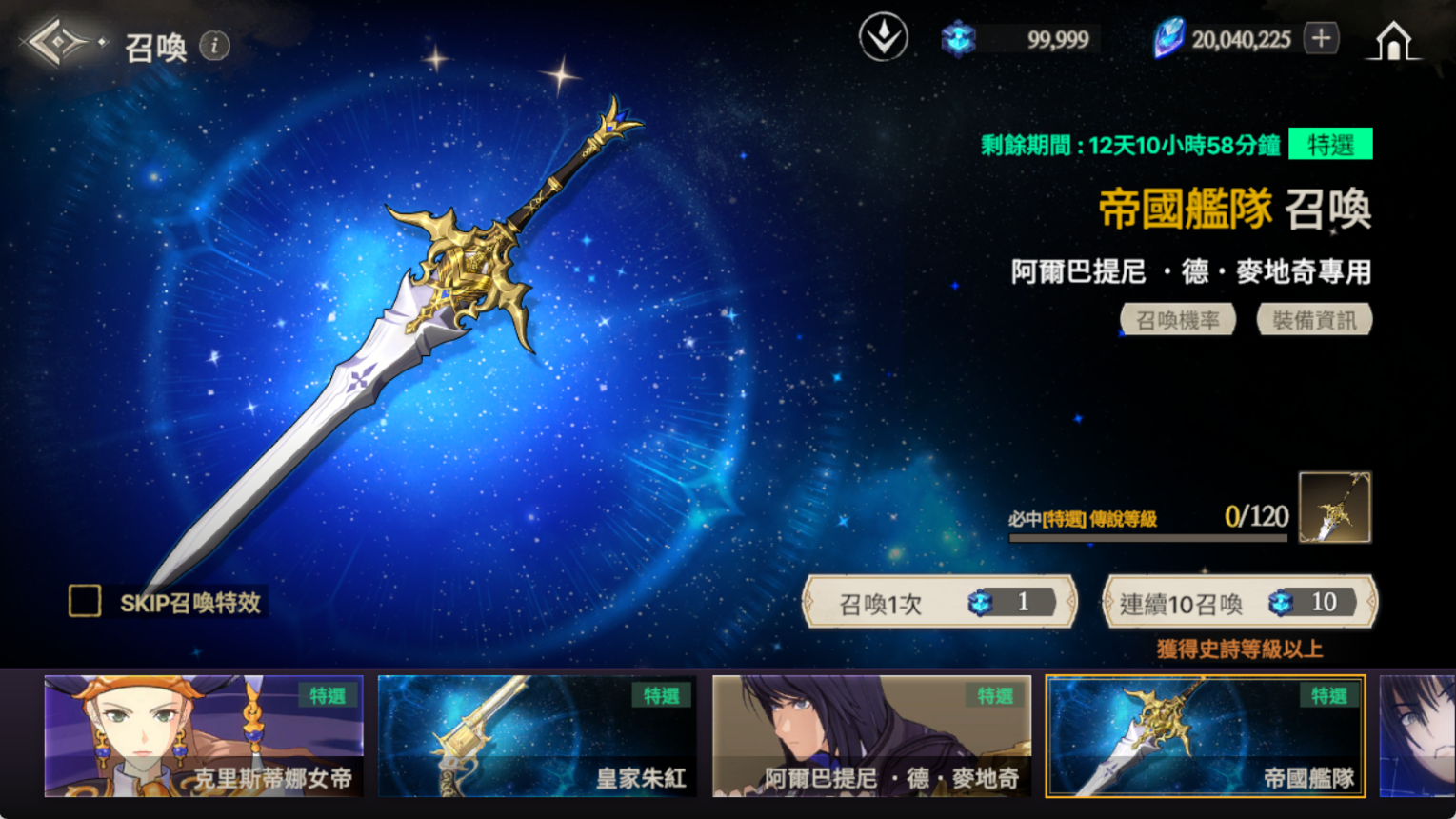The image size is (1456, 819).
Task: Click the download arrow circle icon
Action: point(883,38)
